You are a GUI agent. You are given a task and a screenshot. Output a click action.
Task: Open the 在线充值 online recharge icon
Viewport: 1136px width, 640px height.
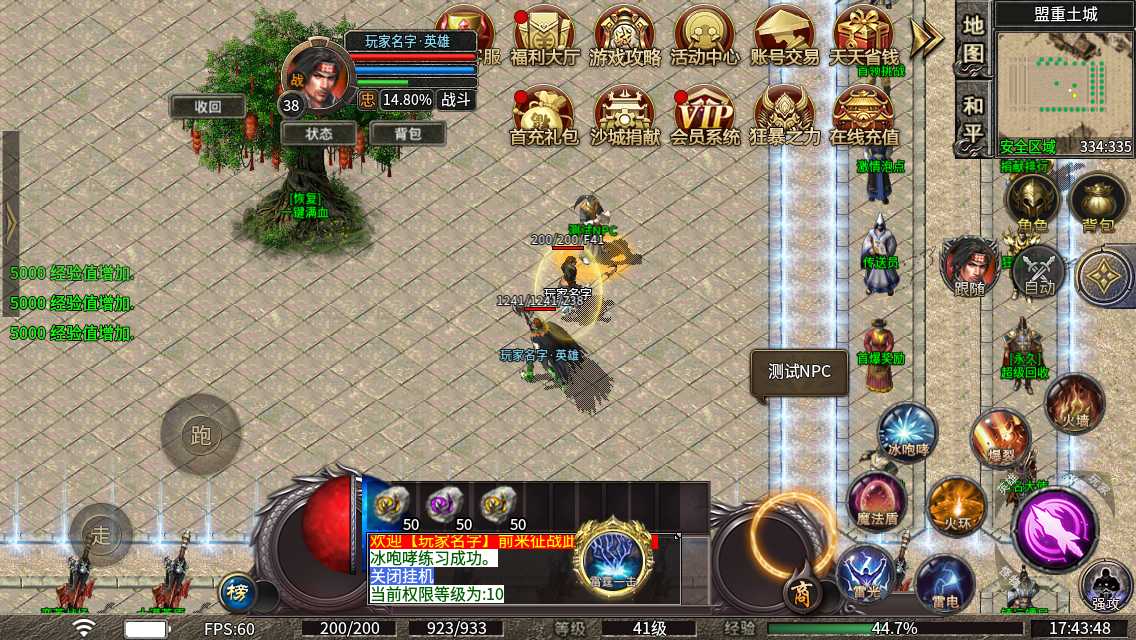pos(864,116)
